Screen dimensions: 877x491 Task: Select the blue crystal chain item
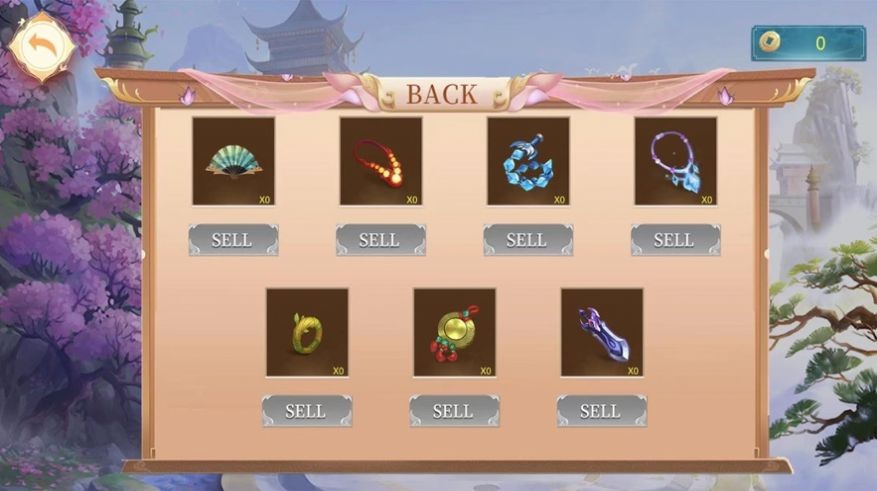point(528,161)
